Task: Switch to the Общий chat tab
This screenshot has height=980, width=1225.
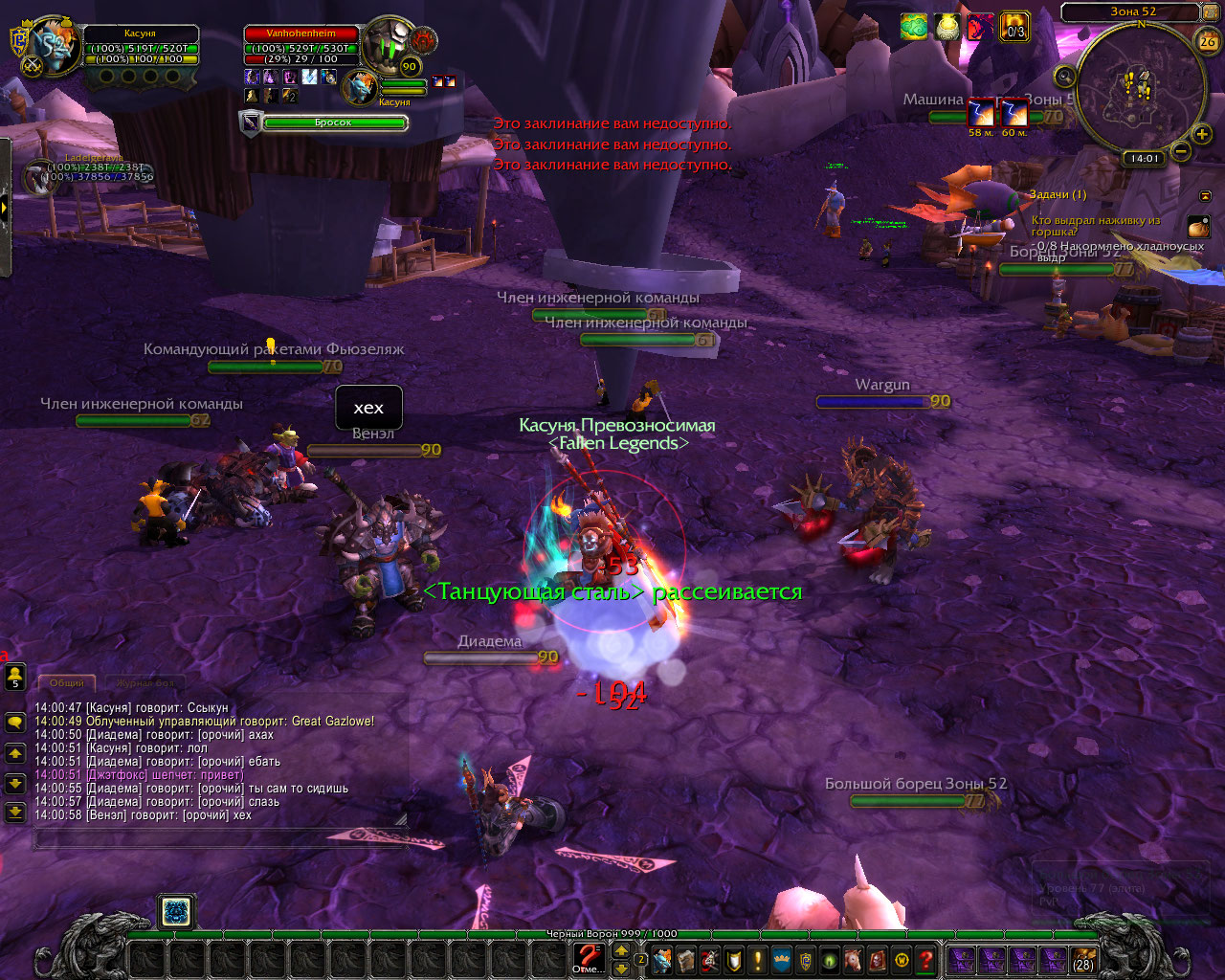Action: [67, 683]
